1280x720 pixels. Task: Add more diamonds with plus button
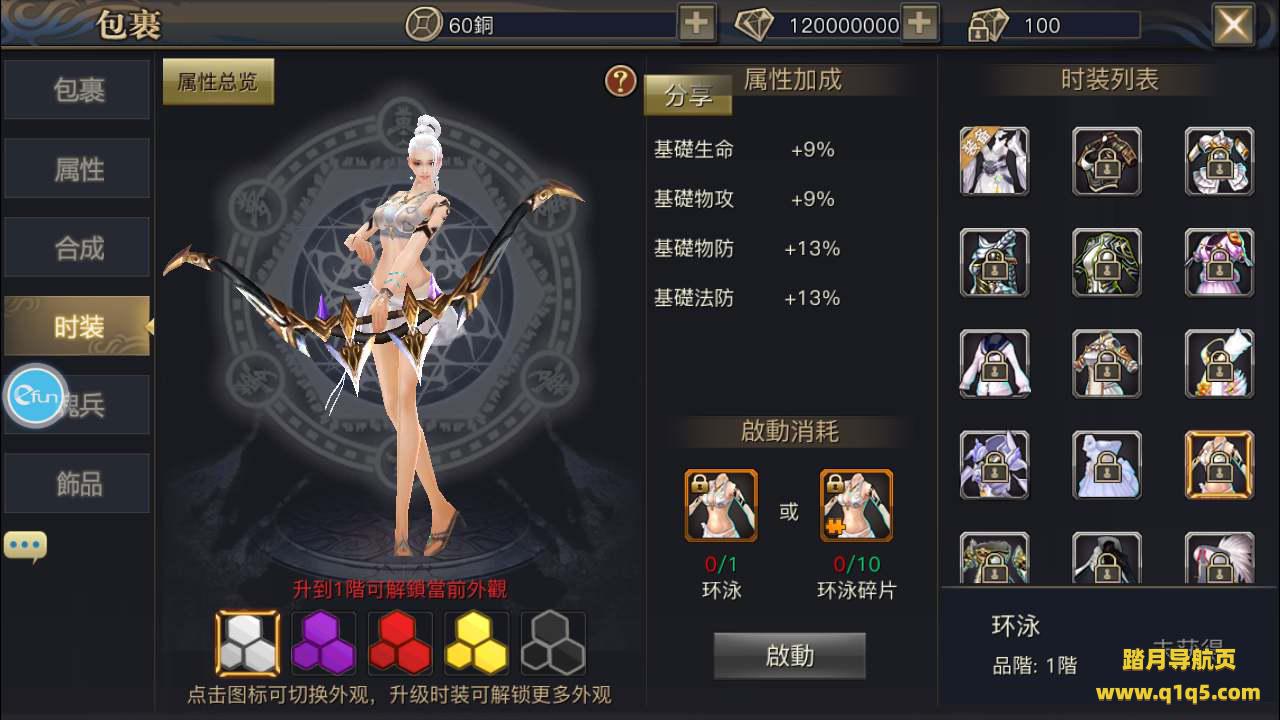click(x=920, y=24)
